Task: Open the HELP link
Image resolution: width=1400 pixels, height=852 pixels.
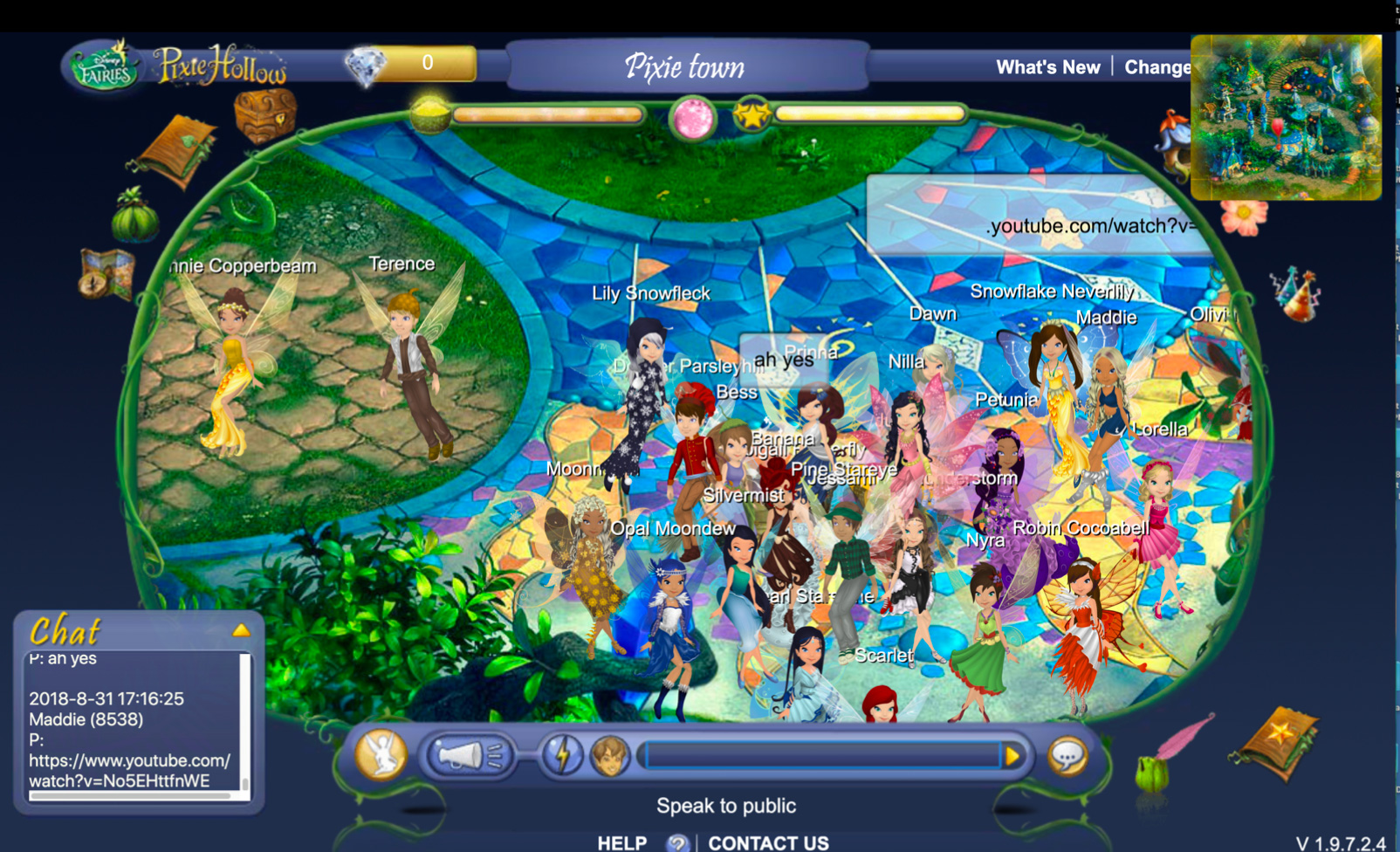Action: [x=621, y=842]
